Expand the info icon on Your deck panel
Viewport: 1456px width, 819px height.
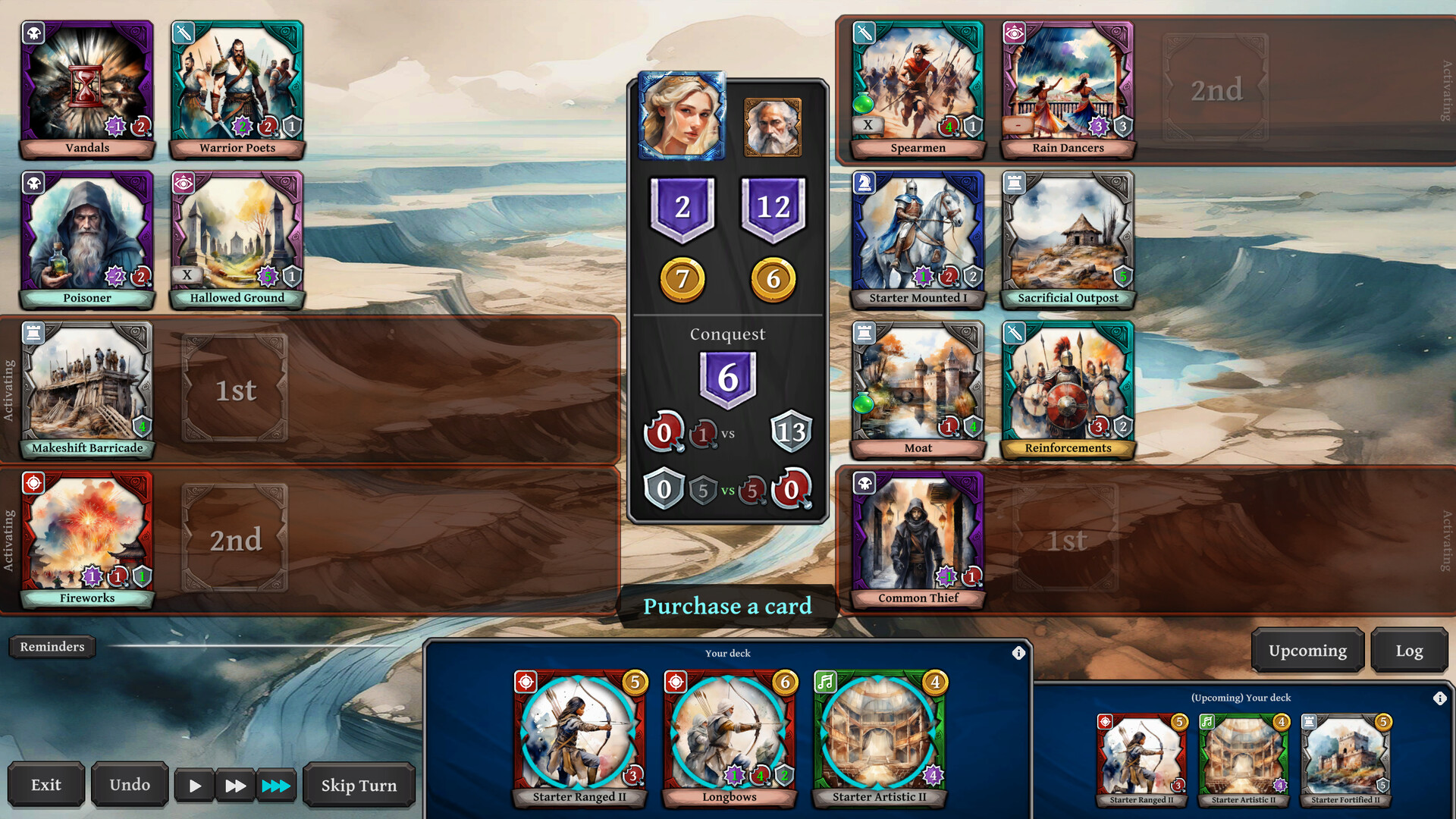coord(1019,652)
